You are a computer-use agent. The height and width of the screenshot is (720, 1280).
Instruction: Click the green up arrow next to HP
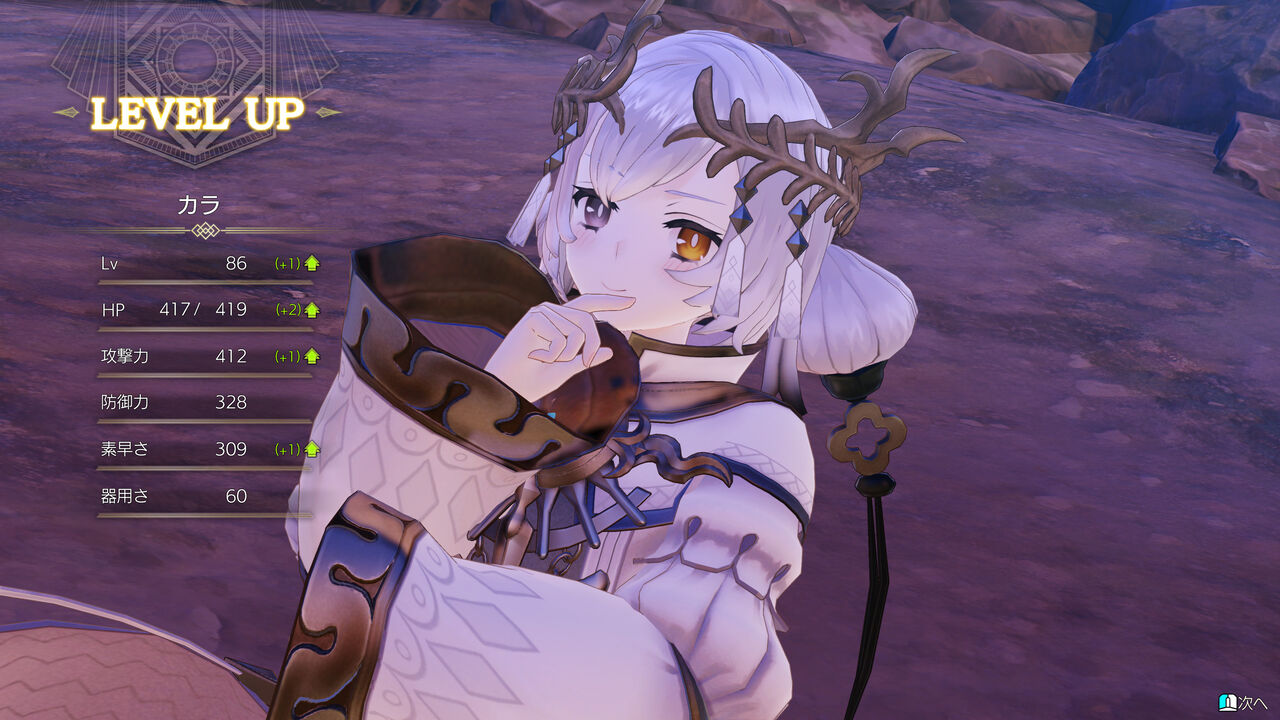311,310
